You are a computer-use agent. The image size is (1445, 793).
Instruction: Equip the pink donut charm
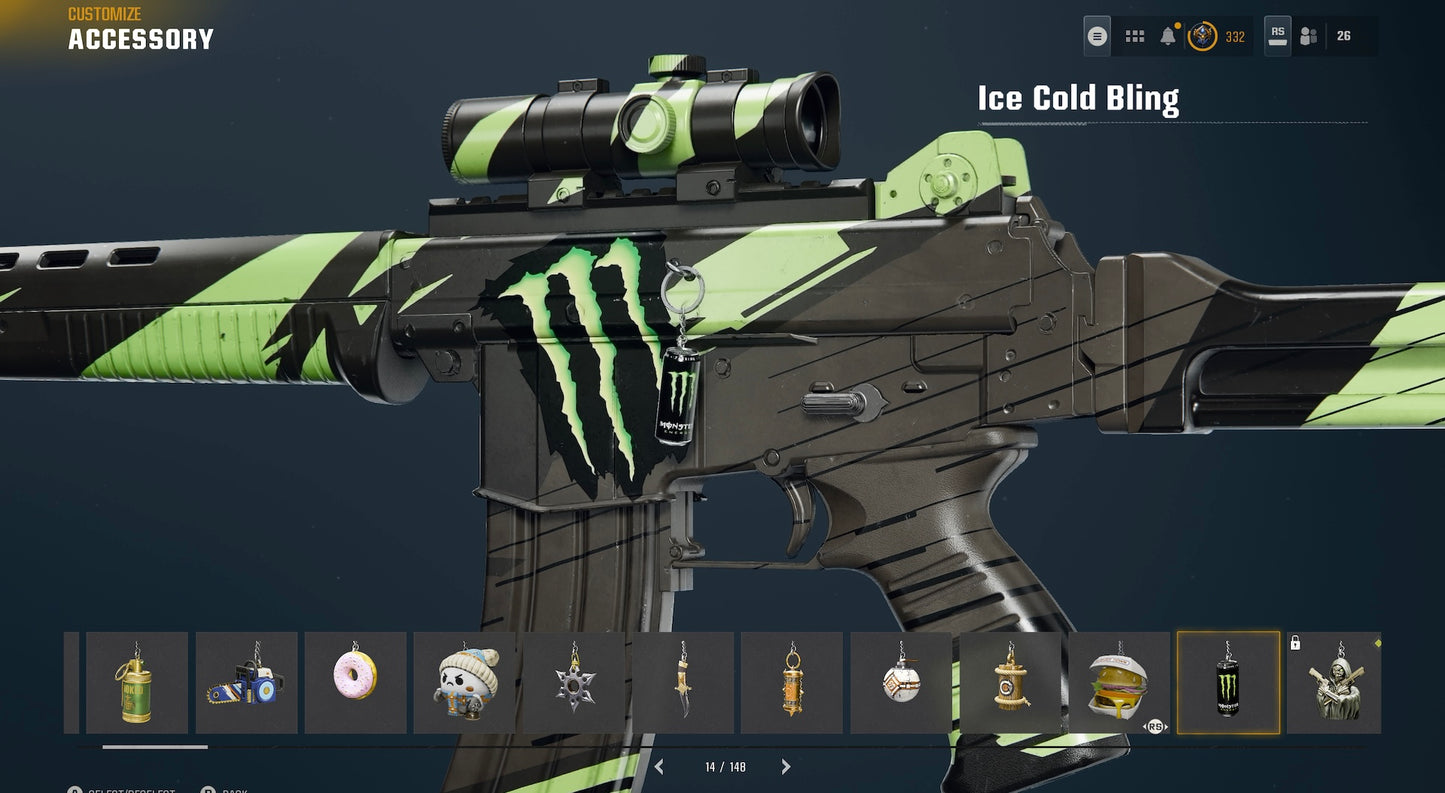(355, 683)
